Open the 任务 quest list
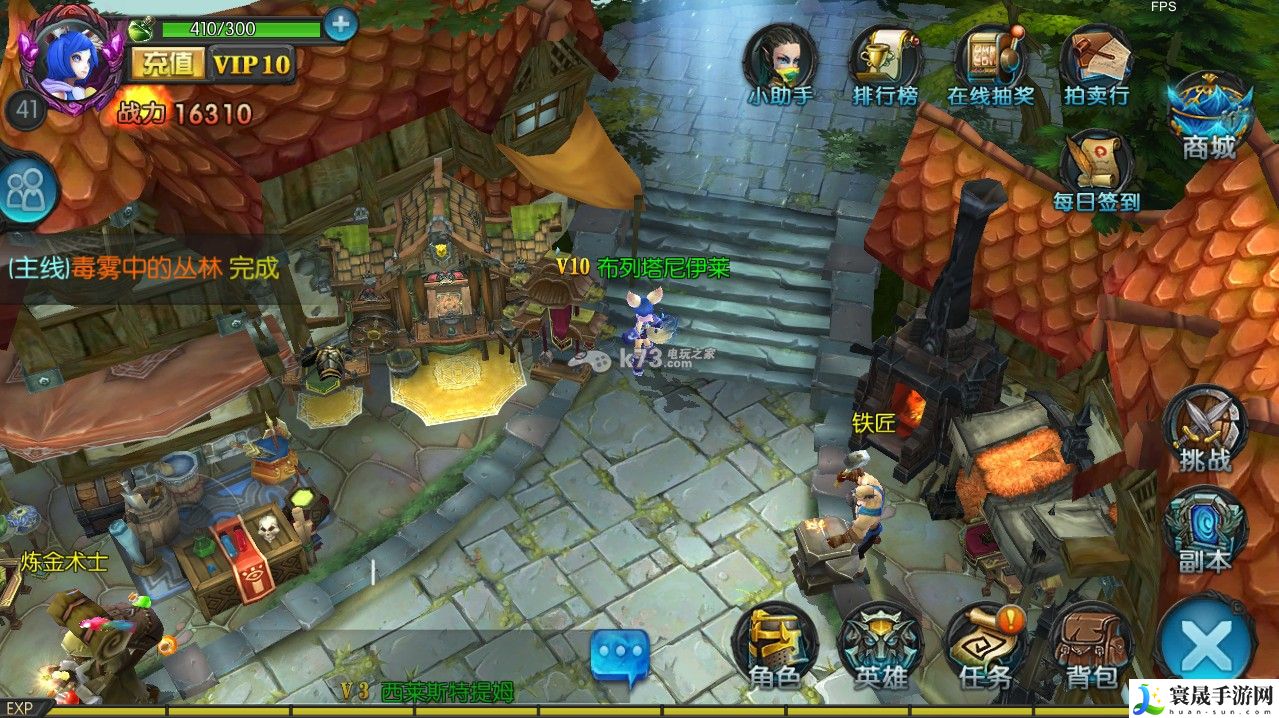This screenshot has height=718, width=1279. (x=986, y=648)
